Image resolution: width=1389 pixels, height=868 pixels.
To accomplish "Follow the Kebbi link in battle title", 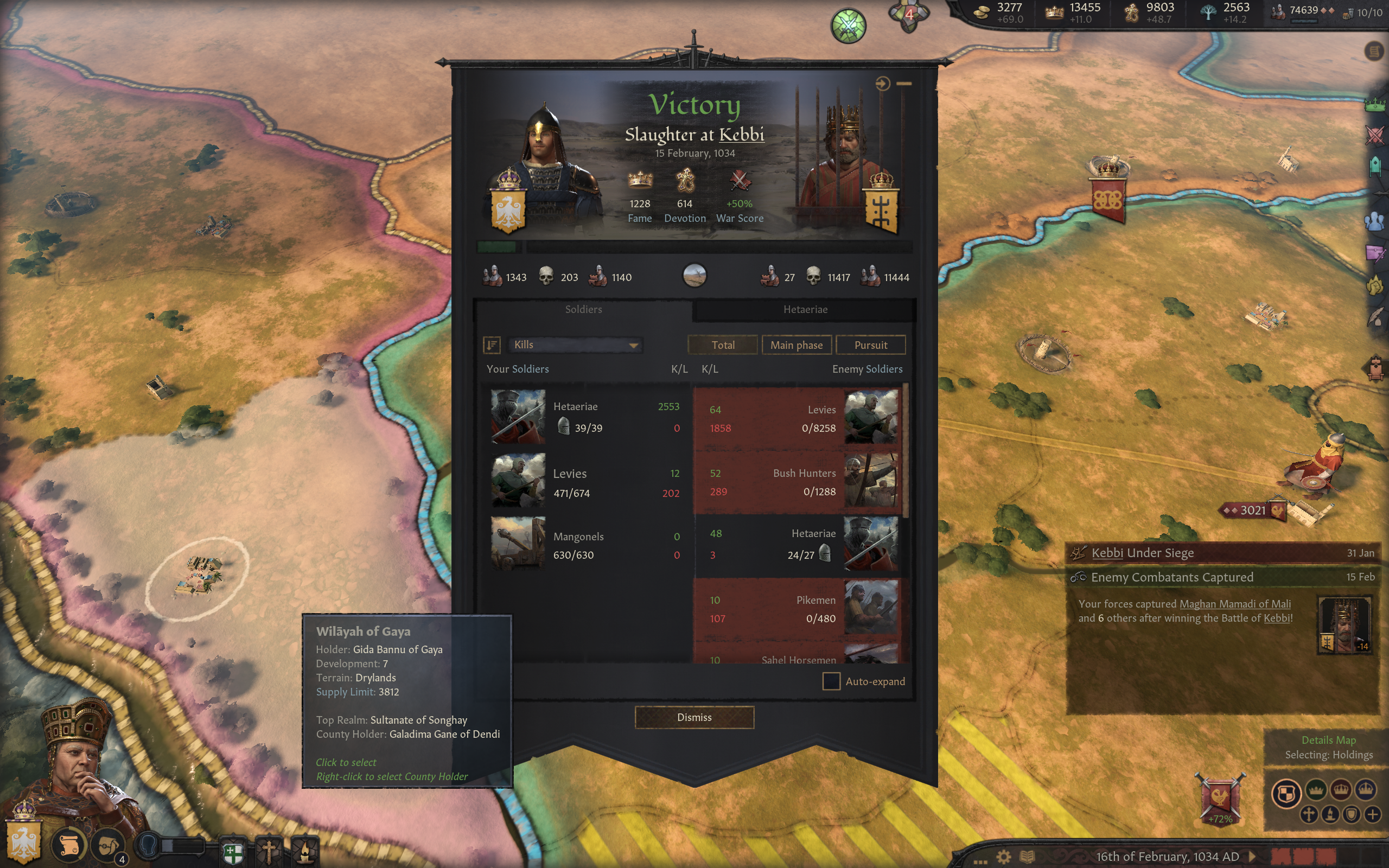I will 741,135.
